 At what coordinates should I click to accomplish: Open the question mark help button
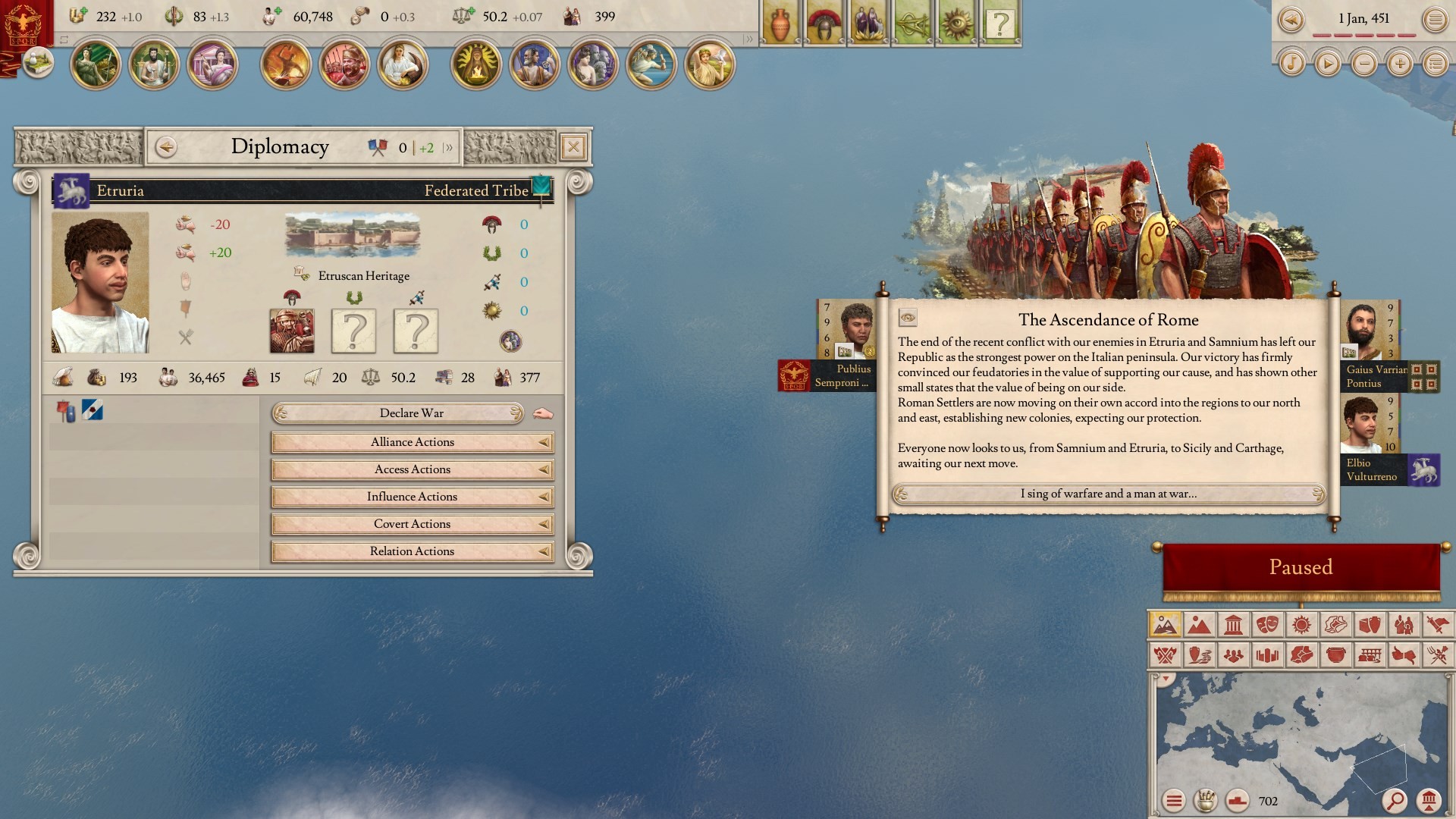(1000, 24)
